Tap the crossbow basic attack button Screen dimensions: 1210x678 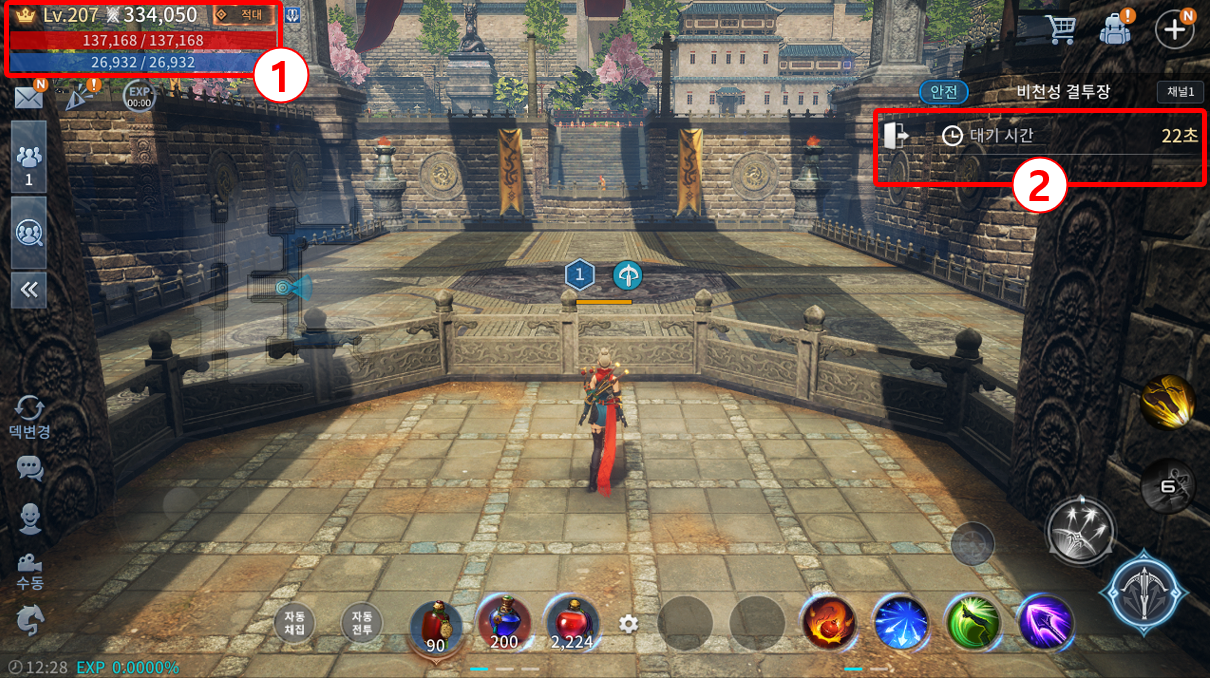coord(1143,592)
